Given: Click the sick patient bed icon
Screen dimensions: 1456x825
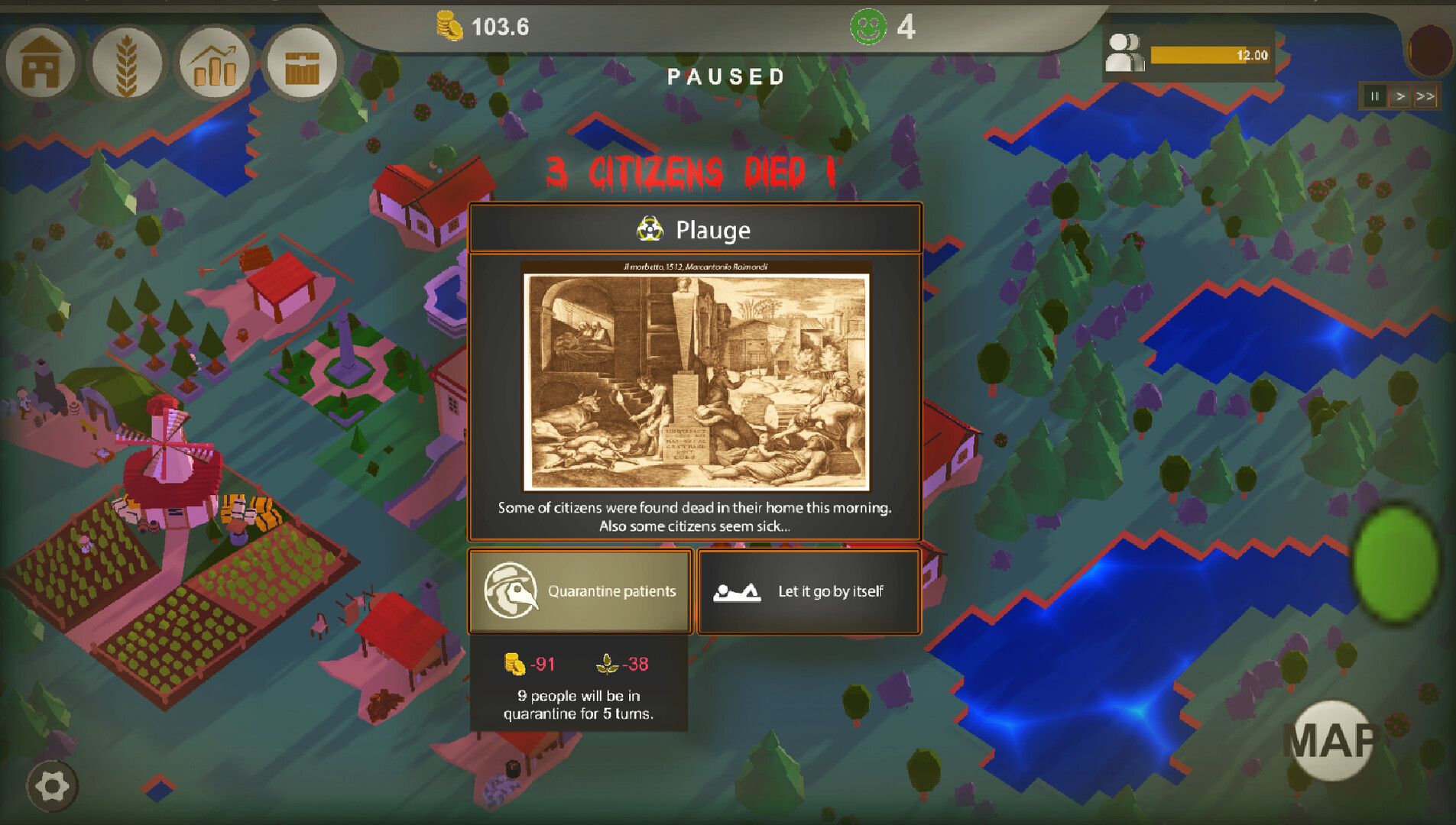Looking at the screenshot, I should coord(735,590).
